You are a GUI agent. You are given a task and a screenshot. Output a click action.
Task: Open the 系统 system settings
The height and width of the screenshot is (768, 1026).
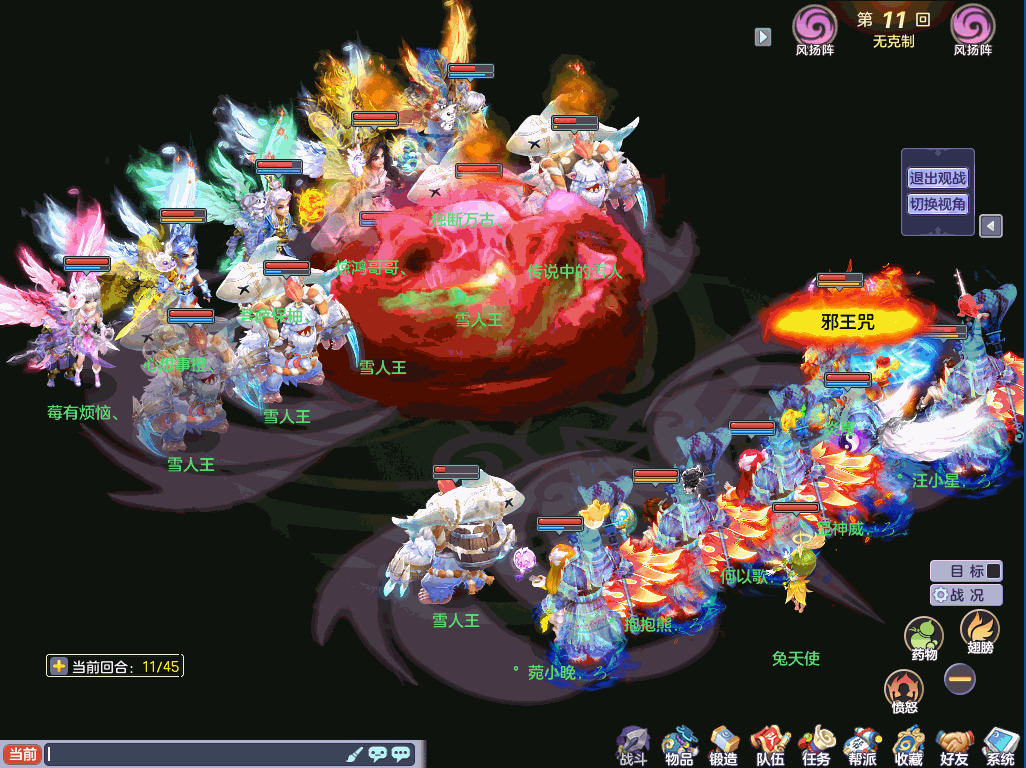point(1000,745)
